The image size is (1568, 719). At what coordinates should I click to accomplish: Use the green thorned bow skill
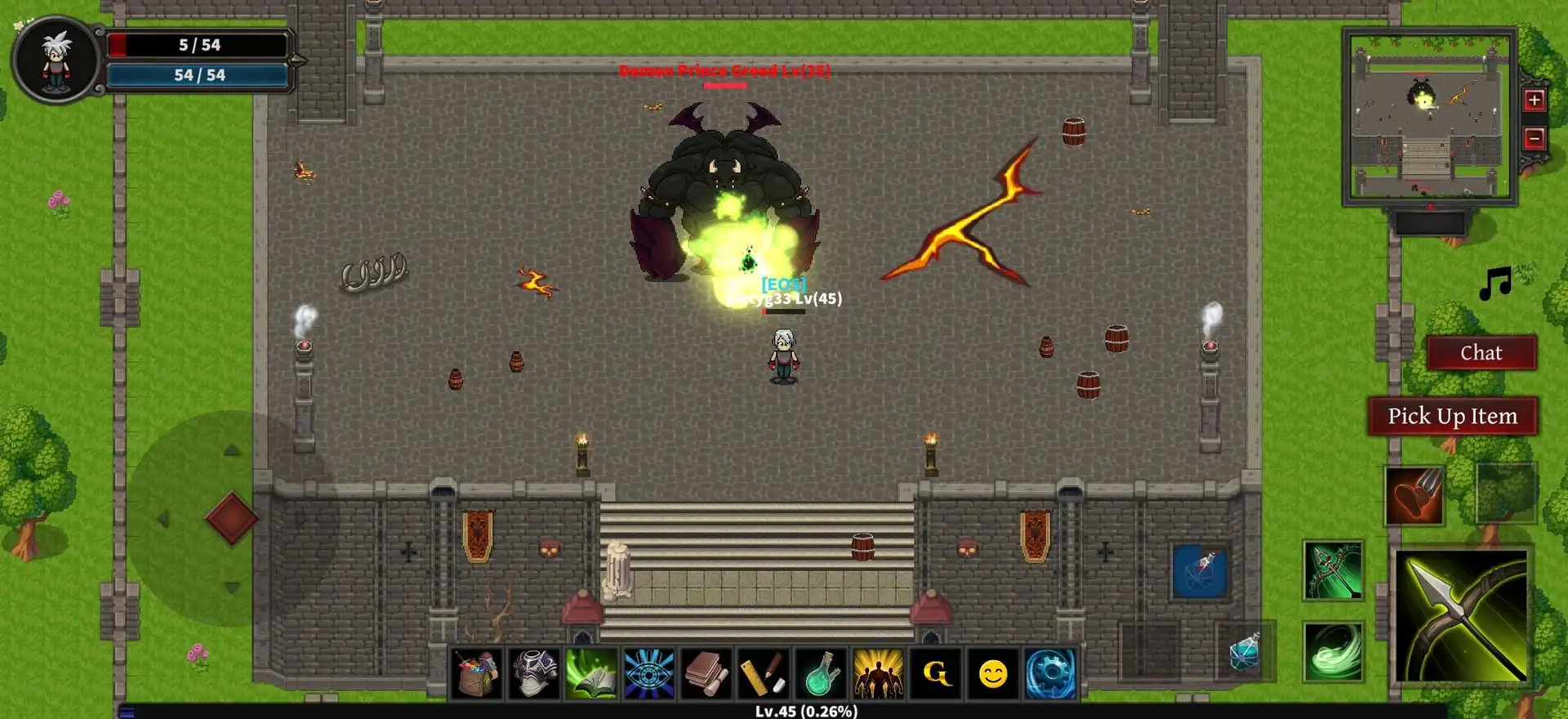tap(1333, 570)
